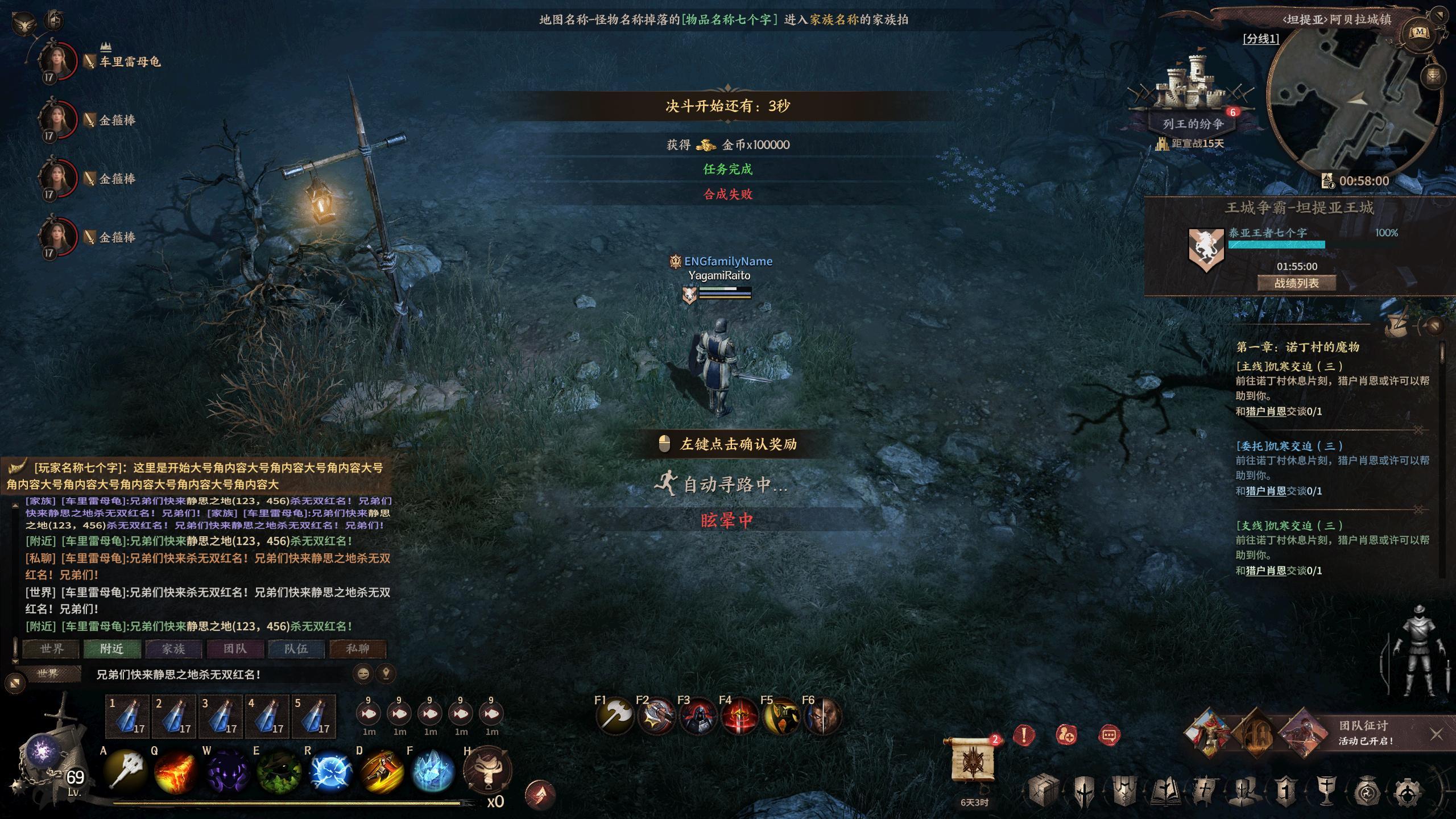Activate the fire lava skill
This screenshot has width=1456, height=819.
point(175,772)
